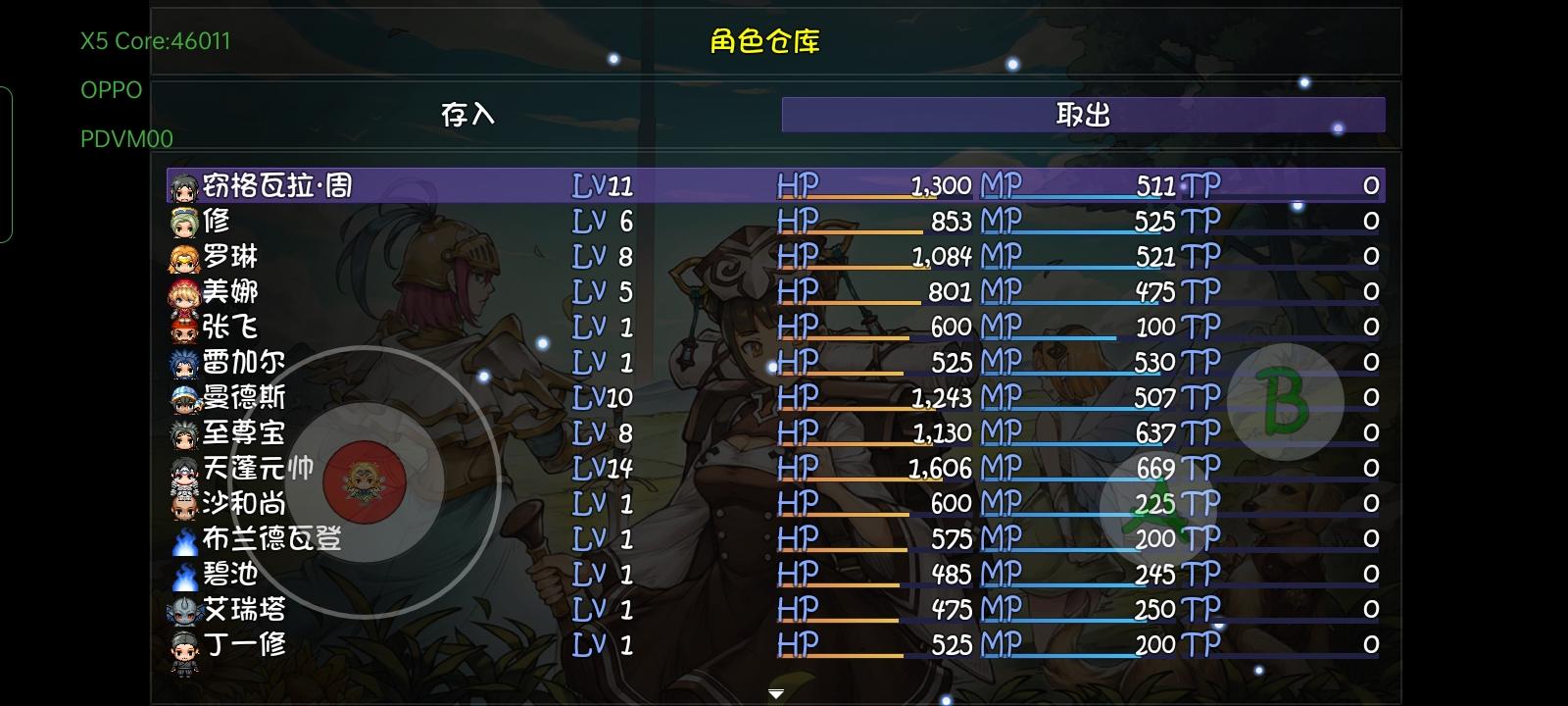Select 罗琳's character portrait
Screen dimensions: 1568x706
(181, 256)
